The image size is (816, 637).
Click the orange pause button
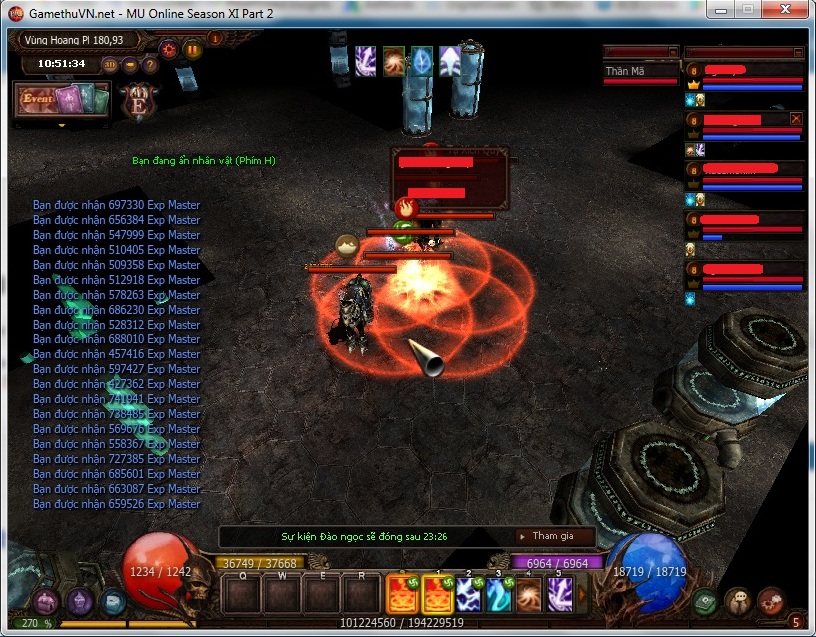pos(192,48)
